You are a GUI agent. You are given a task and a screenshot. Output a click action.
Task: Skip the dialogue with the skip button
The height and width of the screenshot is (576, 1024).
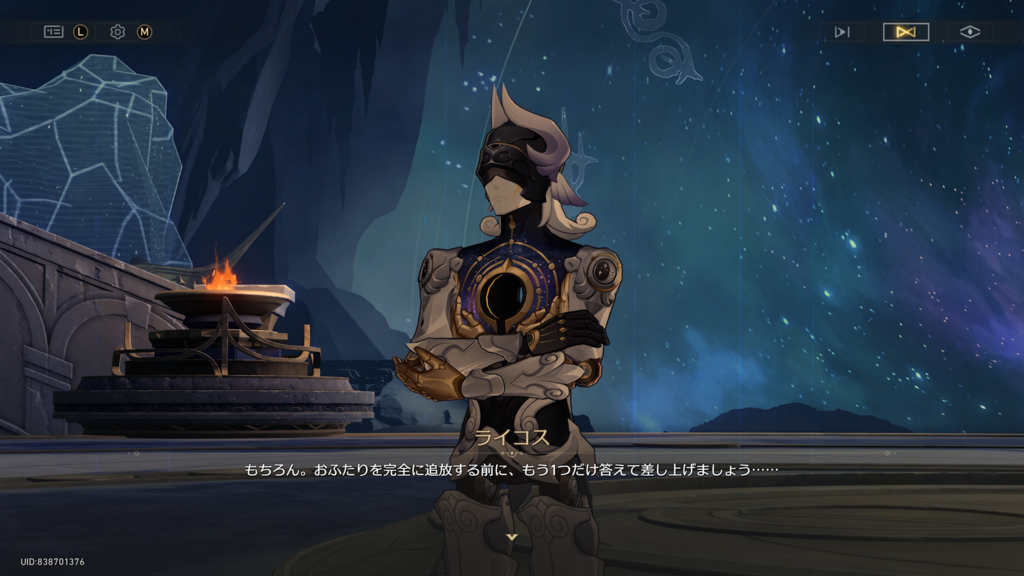click(x=842, y=32)
